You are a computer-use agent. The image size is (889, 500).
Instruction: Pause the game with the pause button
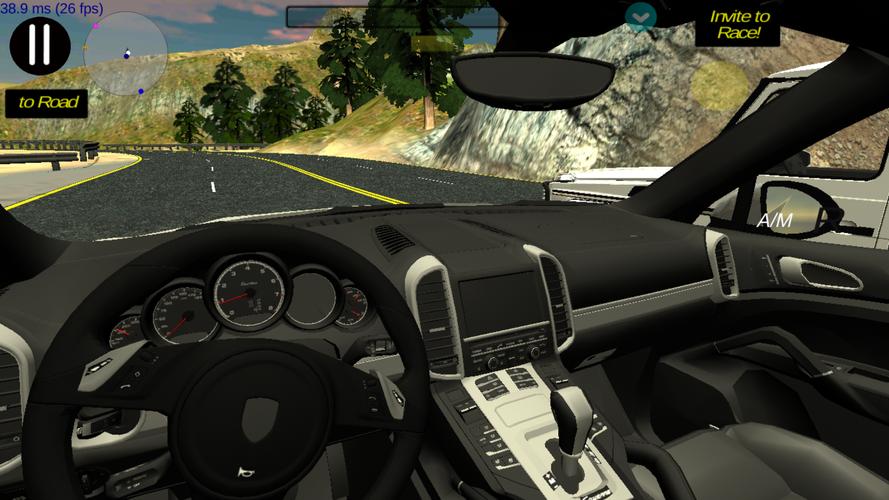(40, 44)
